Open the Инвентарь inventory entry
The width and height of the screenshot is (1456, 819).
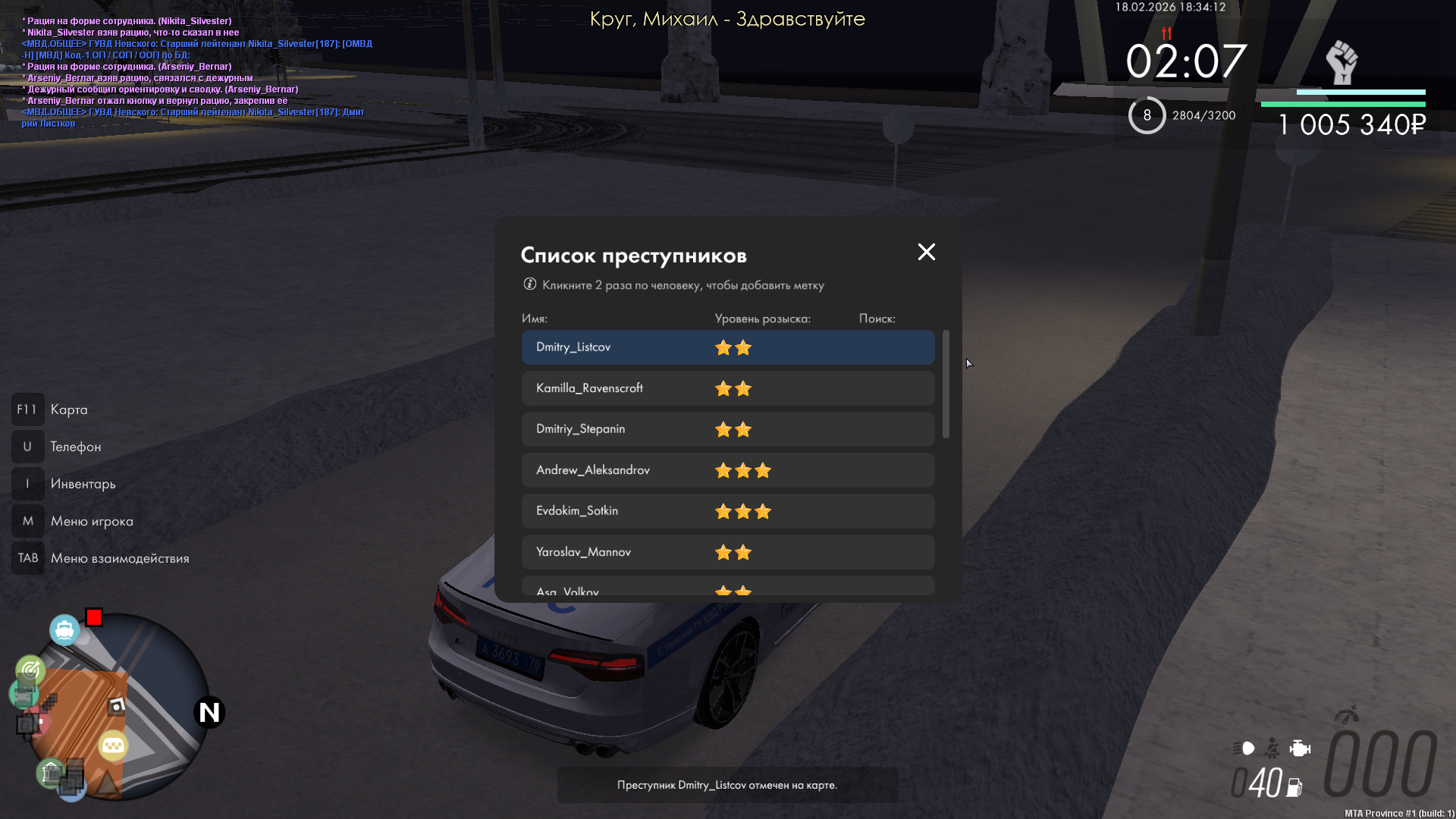(x=83, y=484)
